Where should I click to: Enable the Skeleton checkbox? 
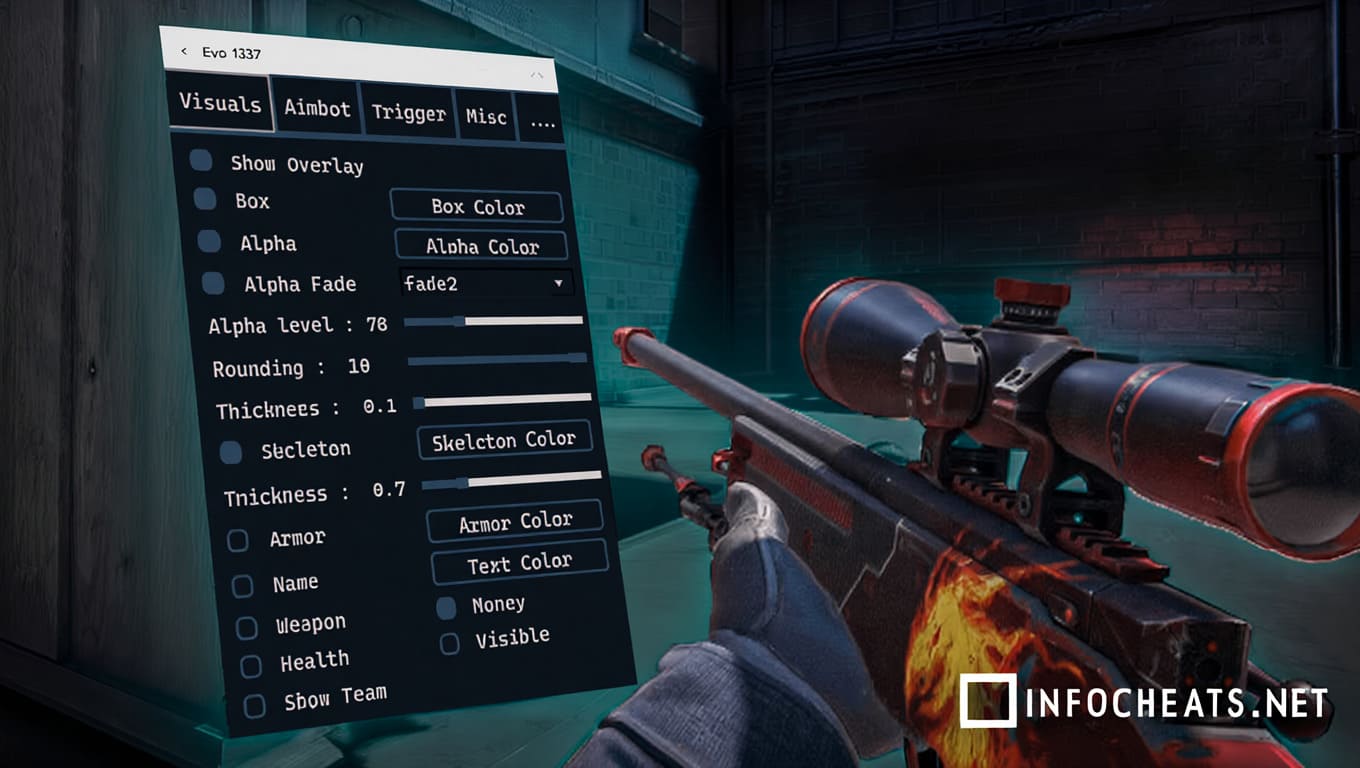231,452
